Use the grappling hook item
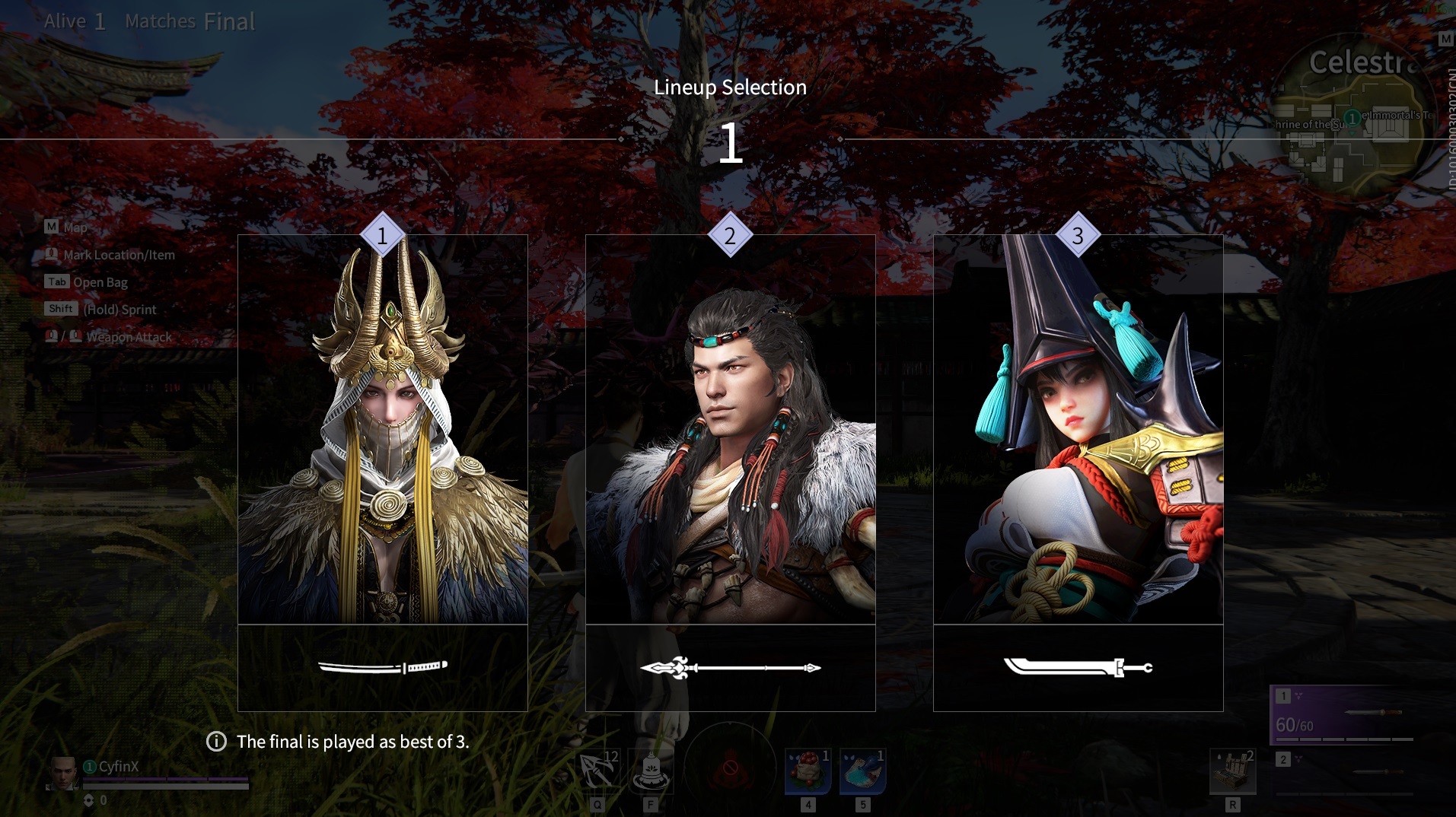The height and width of the screenshot is (817, 1456). point(598,771)
